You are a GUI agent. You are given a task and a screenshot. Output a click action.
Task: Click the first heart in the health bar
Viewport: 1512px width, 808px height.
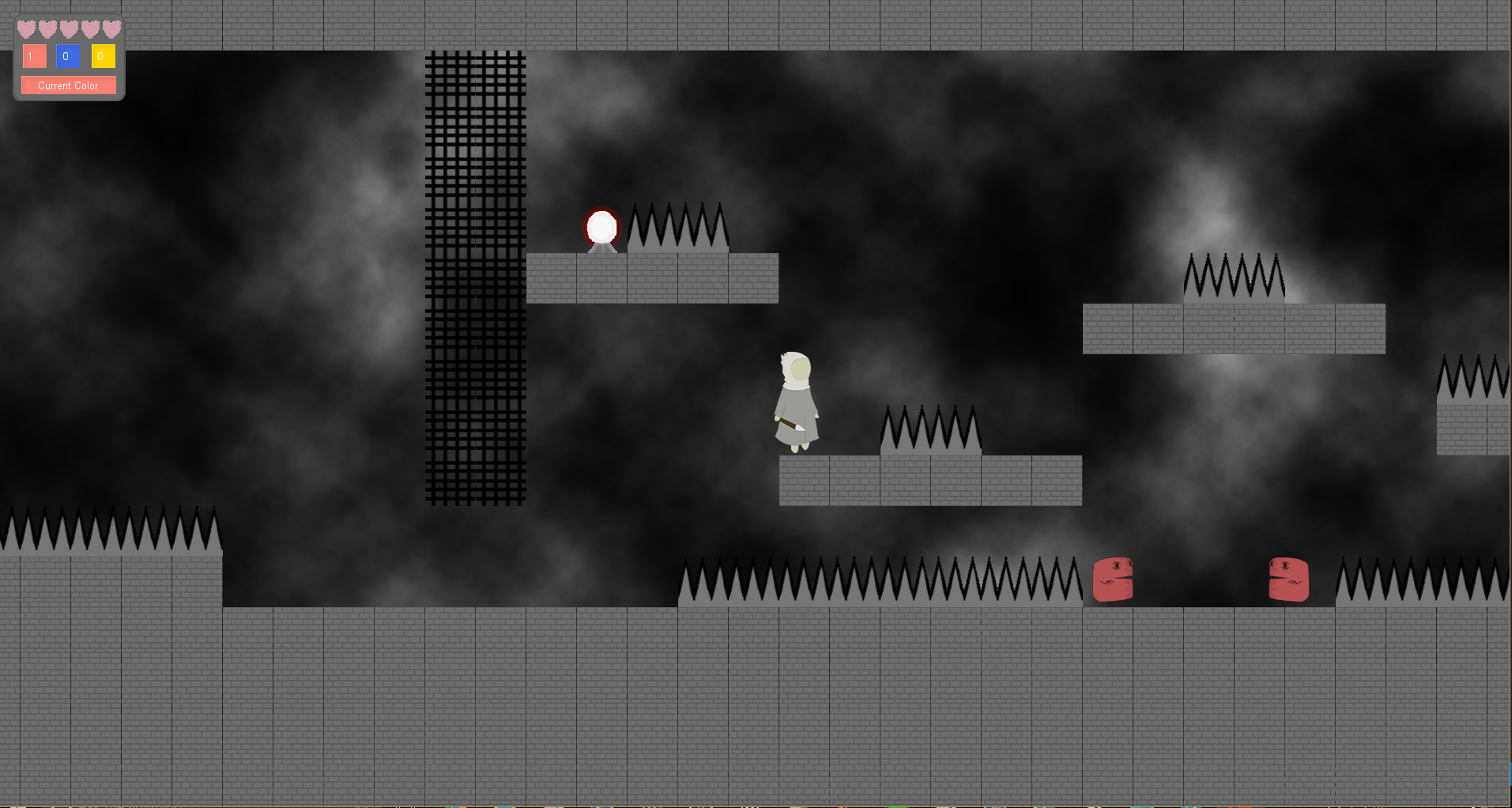[x=26, y=28]
